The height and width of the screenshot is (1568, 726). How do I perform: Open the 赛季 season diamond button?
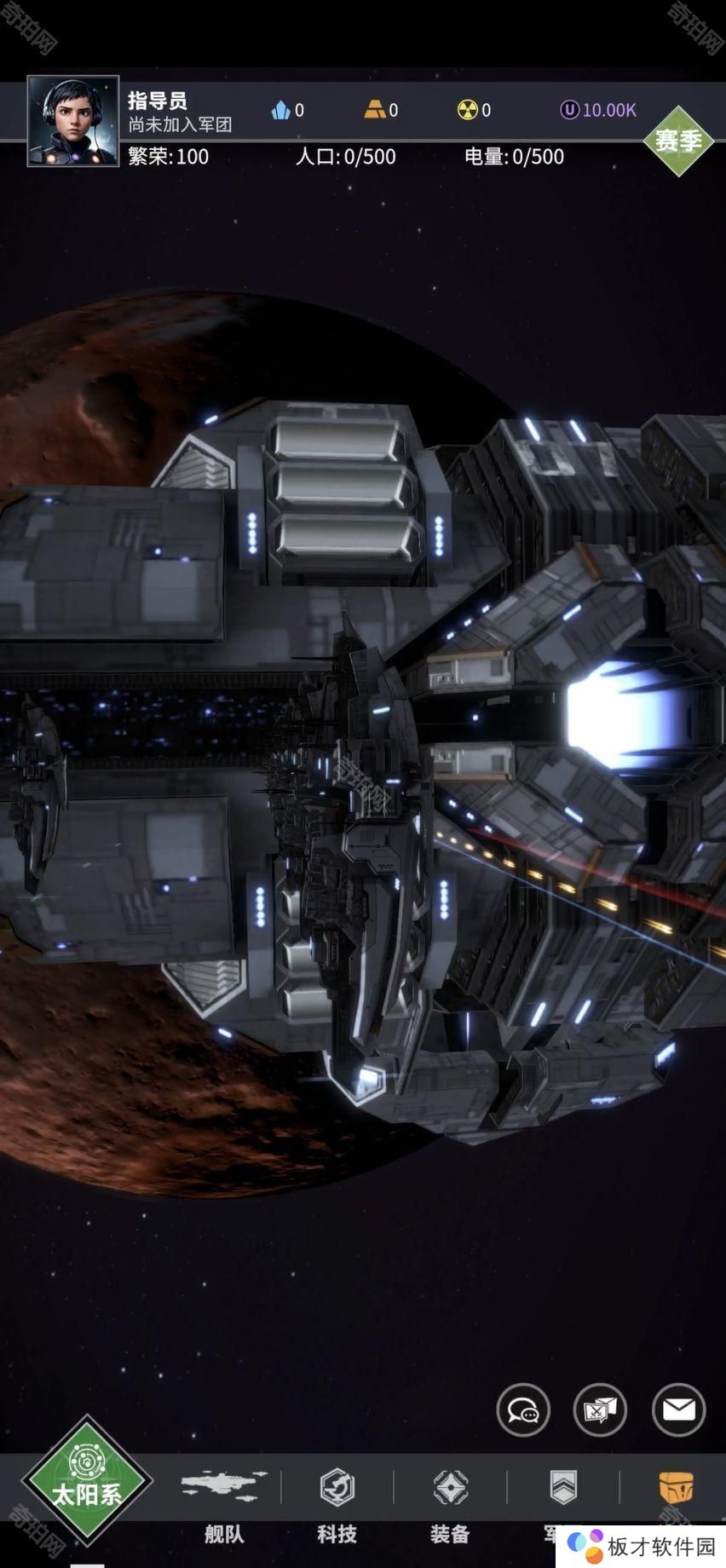click(x=677, y=141)
